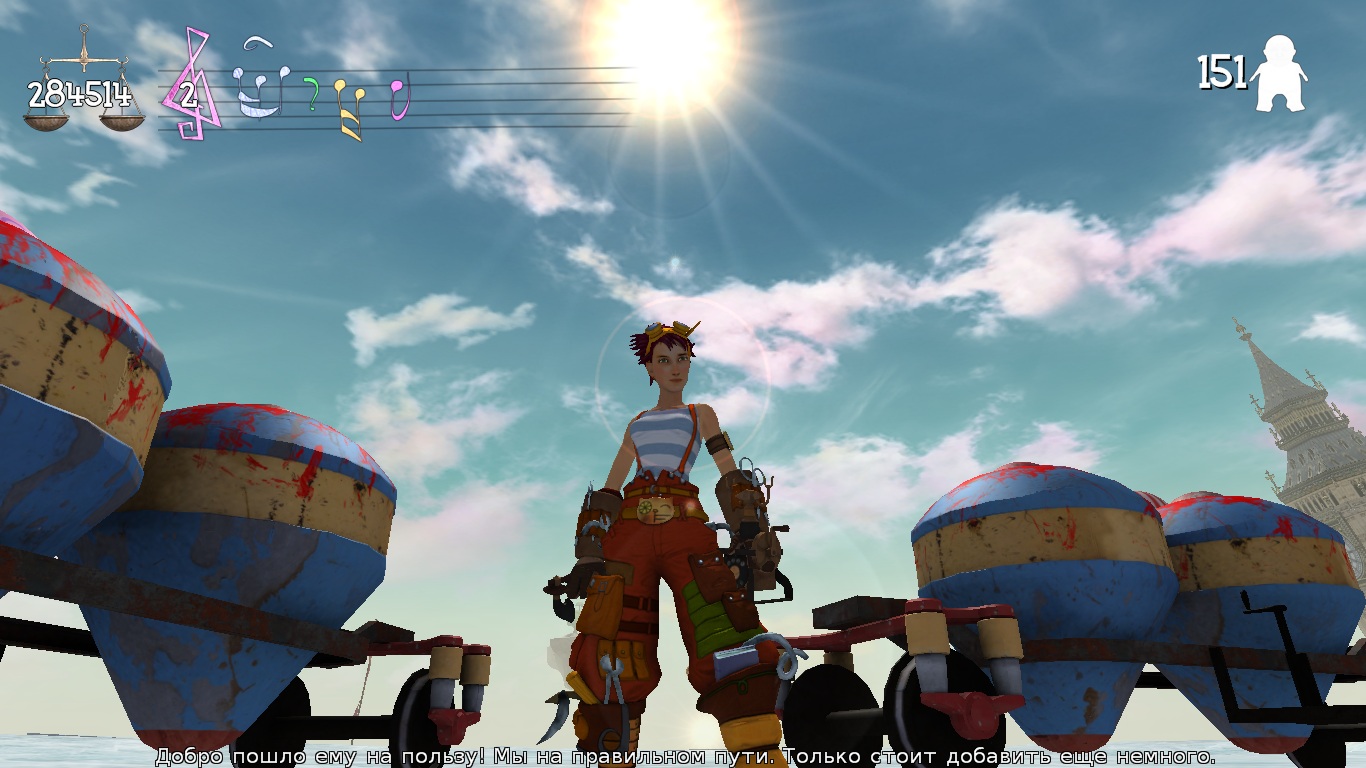
Task: Click the pink treble clef icon
Action: click(x=193, y=85)
